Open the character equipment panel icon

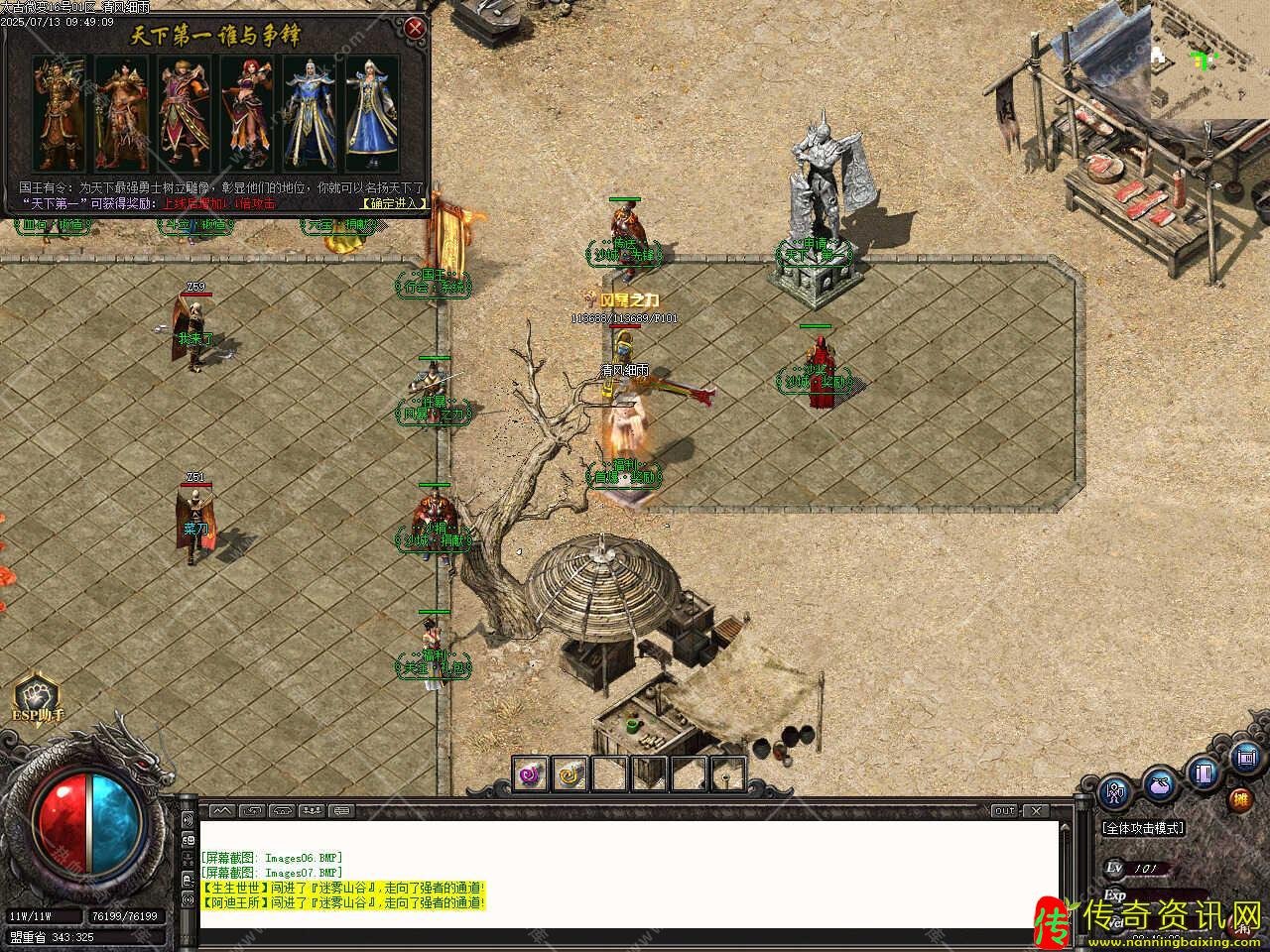click(1116, 792)
